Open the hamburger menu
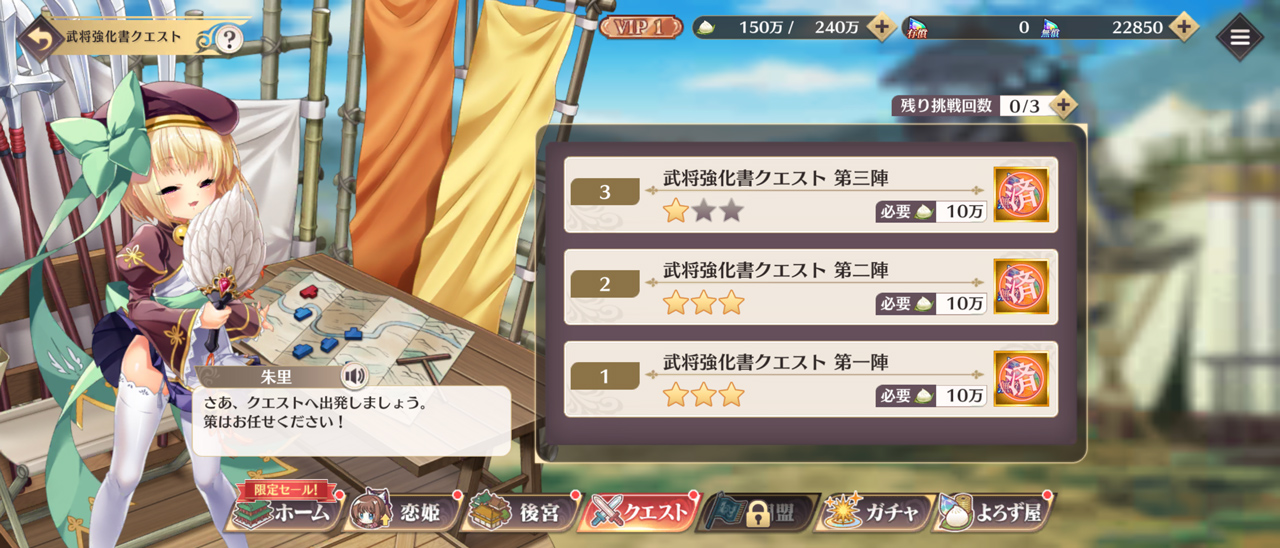The height and width of the screenshot is (548, 1280). [1240, 37]
